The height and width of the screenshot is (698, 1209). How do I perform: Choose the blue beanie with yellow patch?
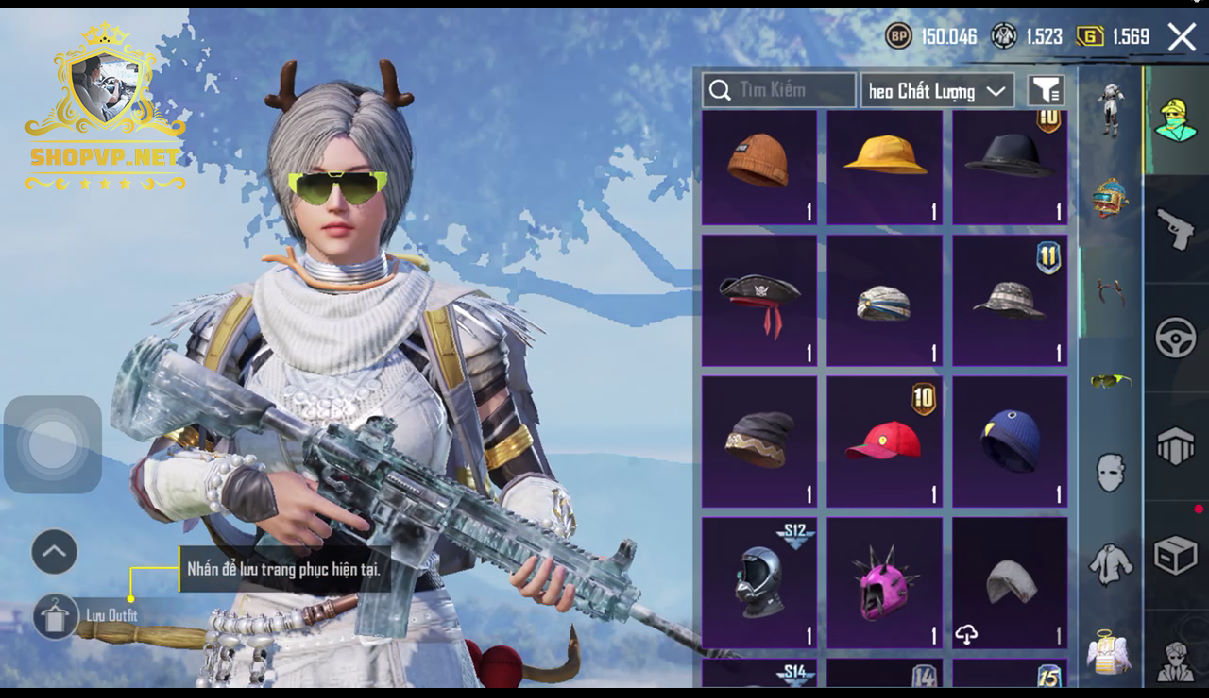click(1009, 441)
